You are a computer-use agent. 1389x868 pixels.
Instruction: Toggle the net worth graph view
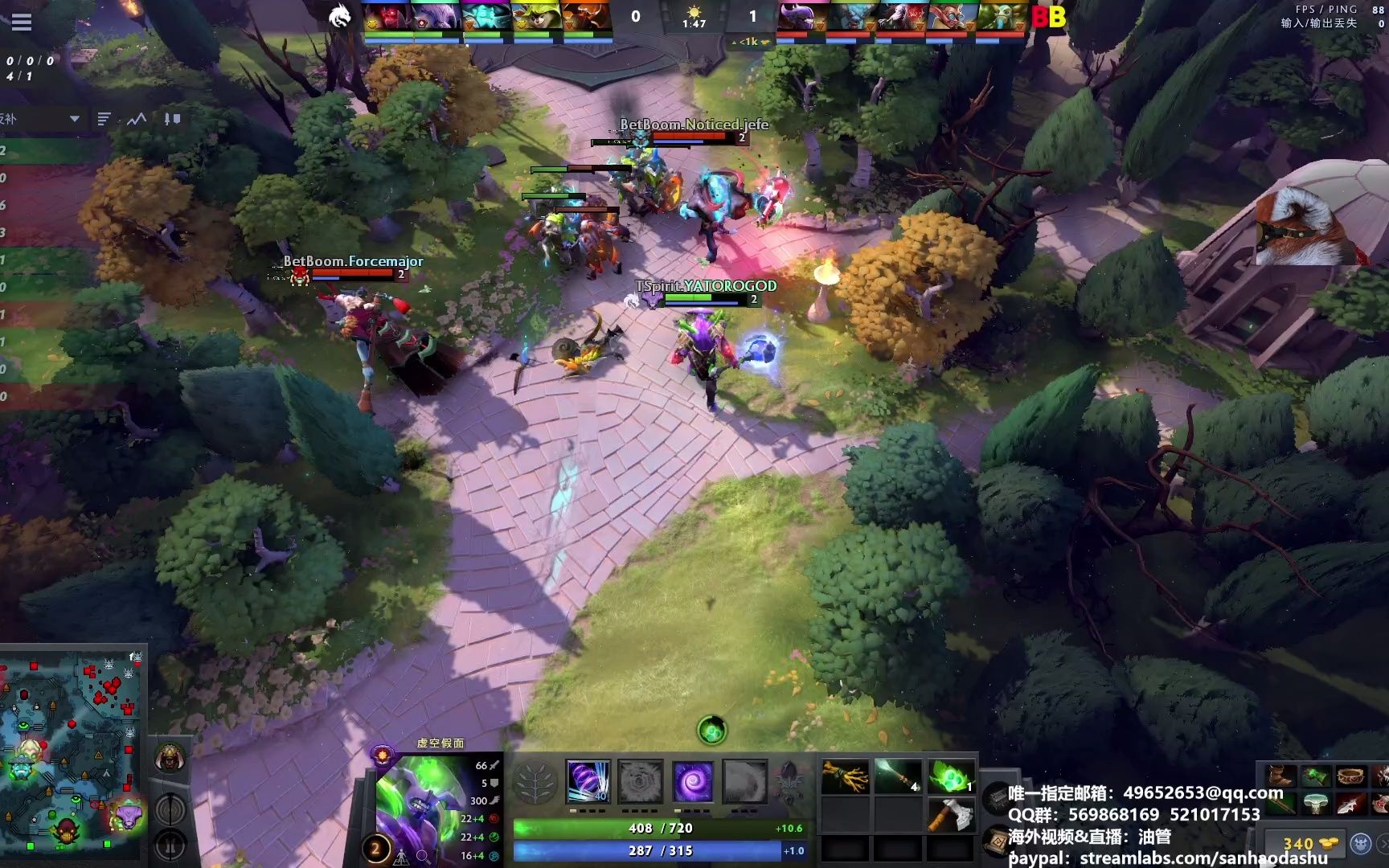[x=137, y=119]
